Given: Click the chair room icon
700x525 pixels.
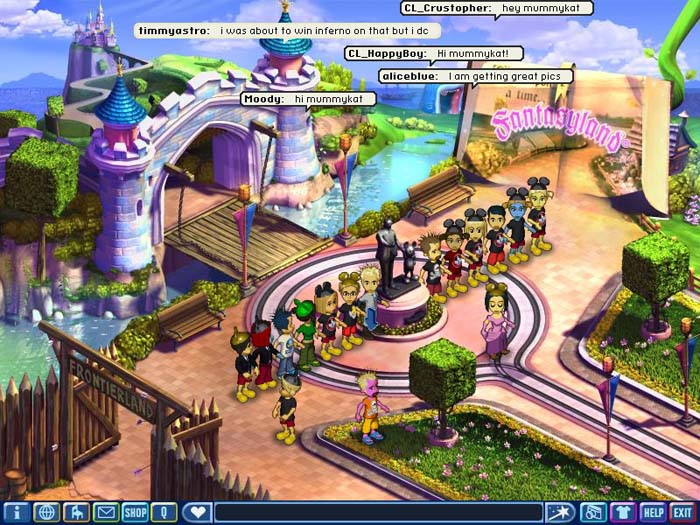Looking at the screenshot, I should point(75,513).
